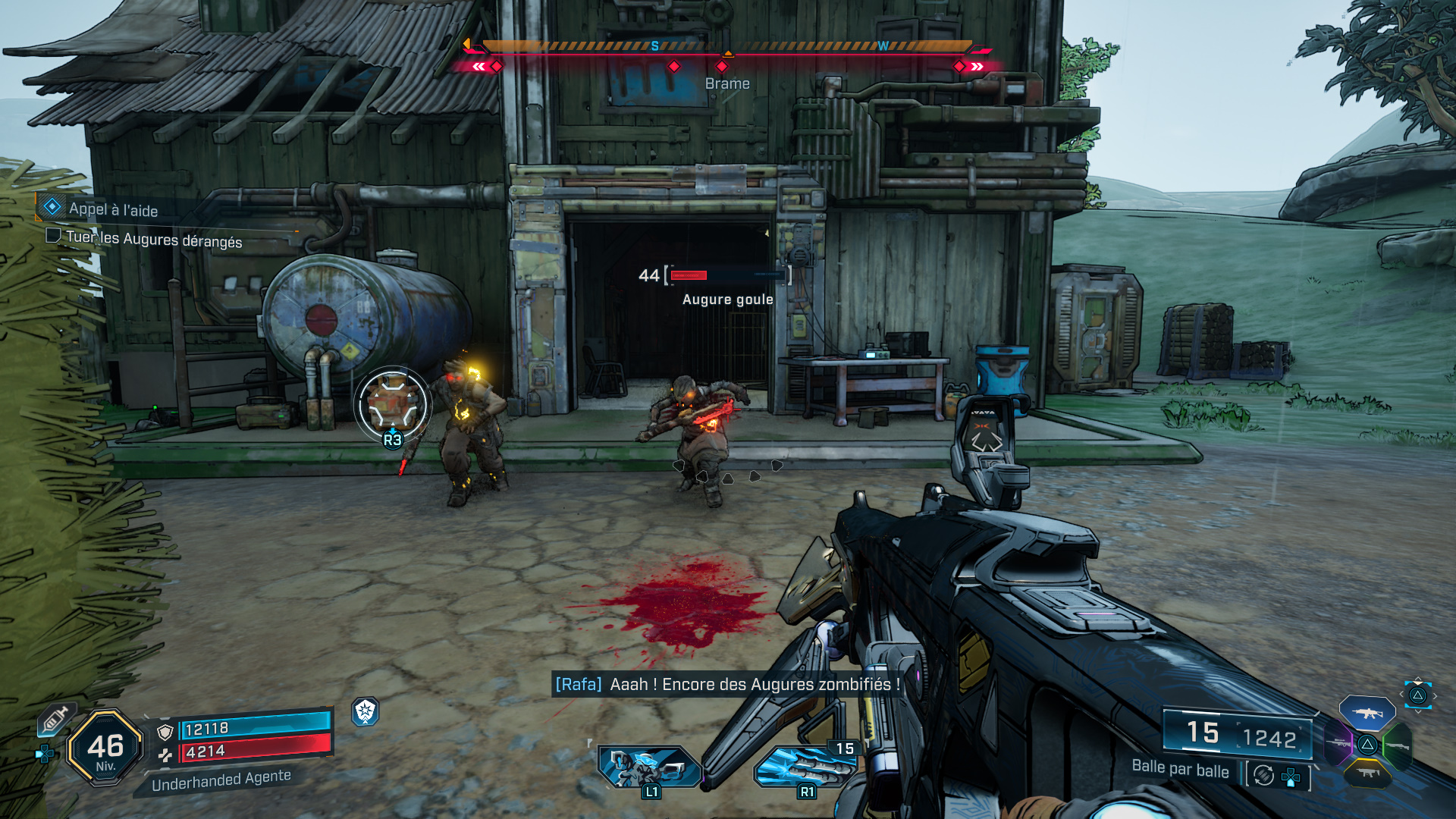Switch to the purple sniper rifle slot
1456x819 pixels.
1338,744
